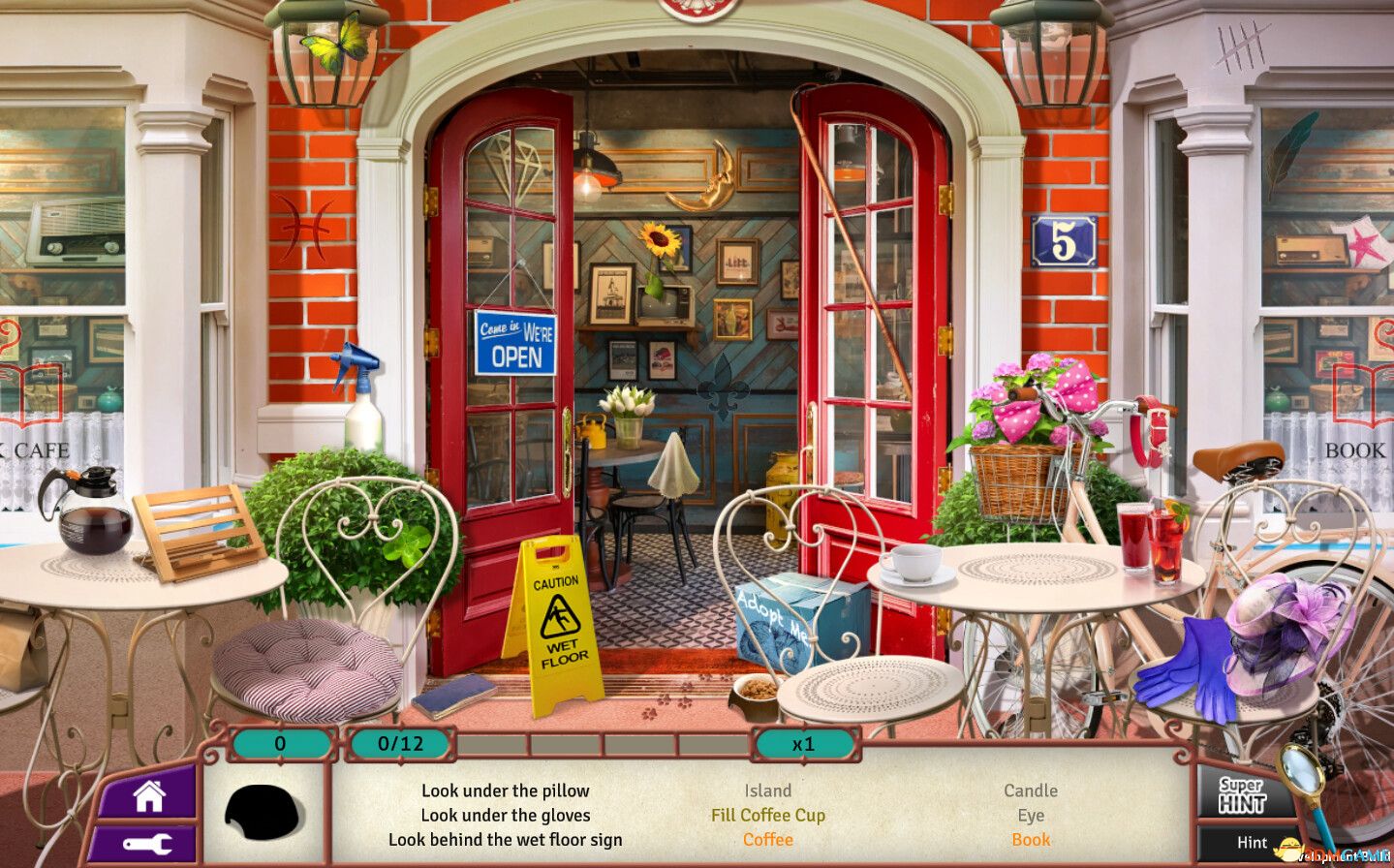Select the word Candle in the list

point(1031,790)
